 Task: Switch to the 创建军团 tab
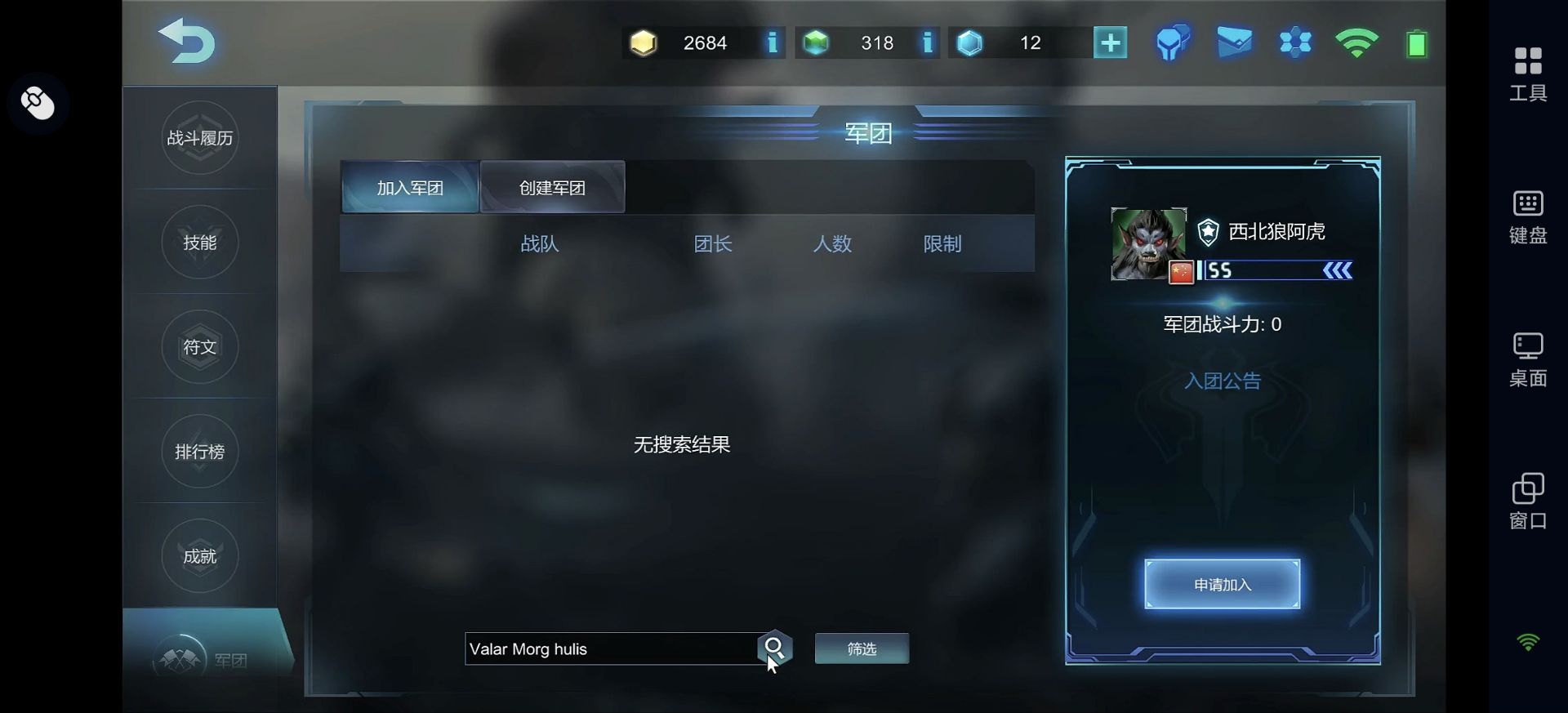(x=553, y=188)
